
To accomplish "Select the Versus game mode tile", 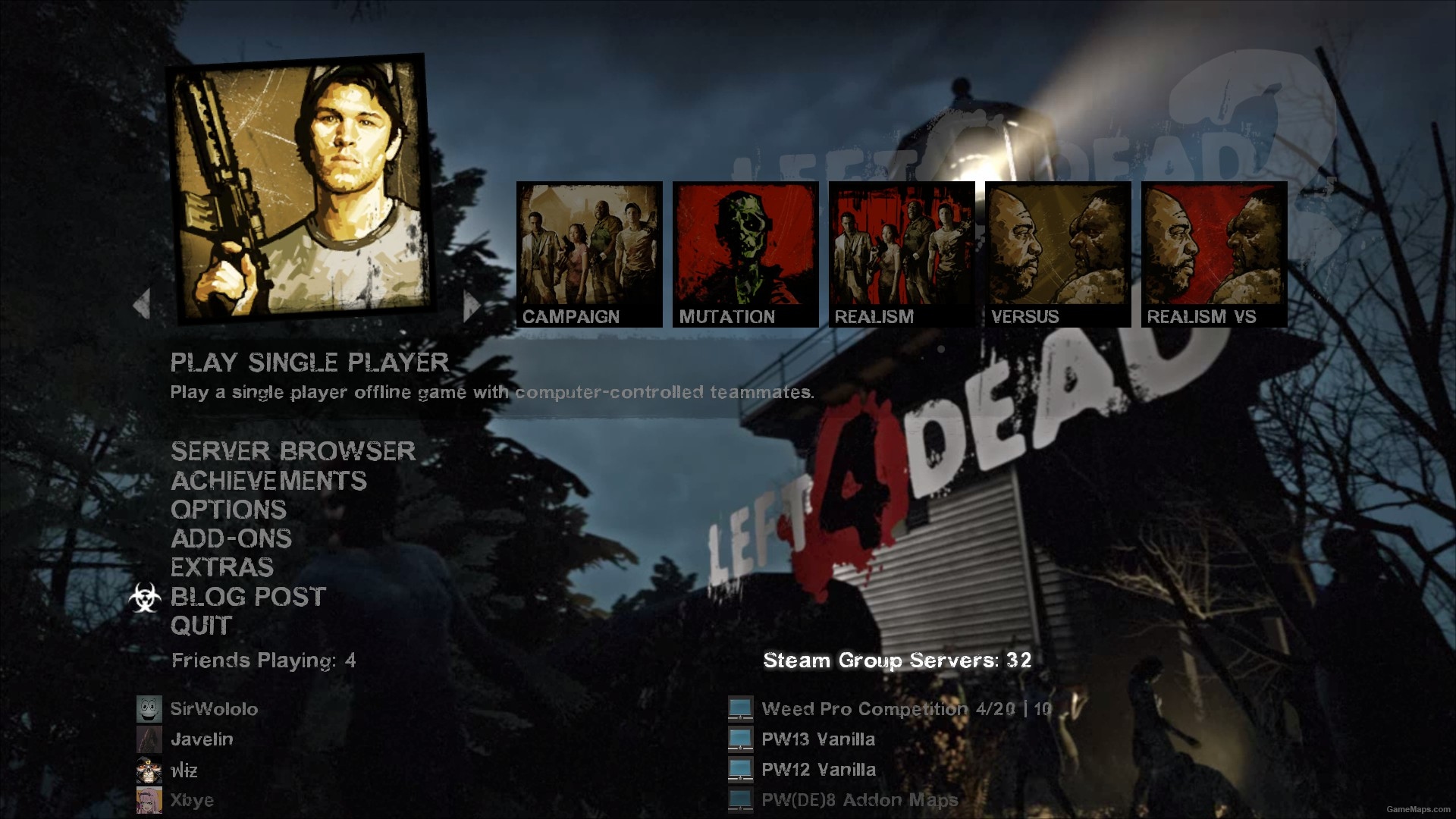I will pos(1059,250).
